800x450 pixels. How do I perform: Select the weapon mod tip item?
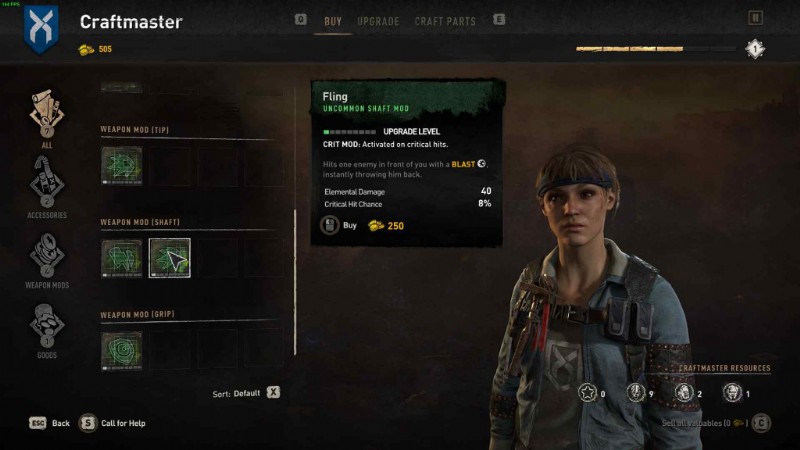click(x=121, y=166)
